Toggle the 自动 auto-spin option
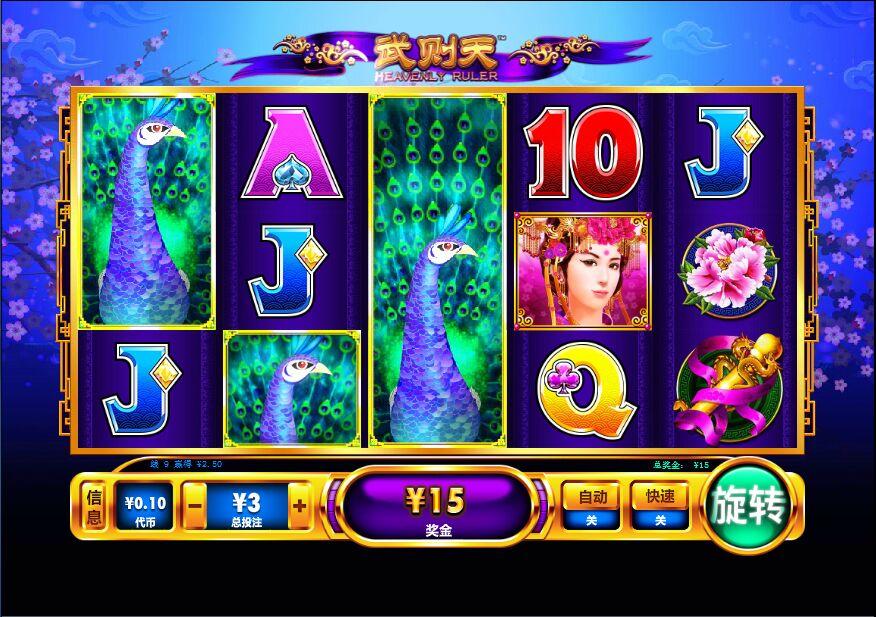Viewport: 876px width, 617px height. (x=589, y=506)
